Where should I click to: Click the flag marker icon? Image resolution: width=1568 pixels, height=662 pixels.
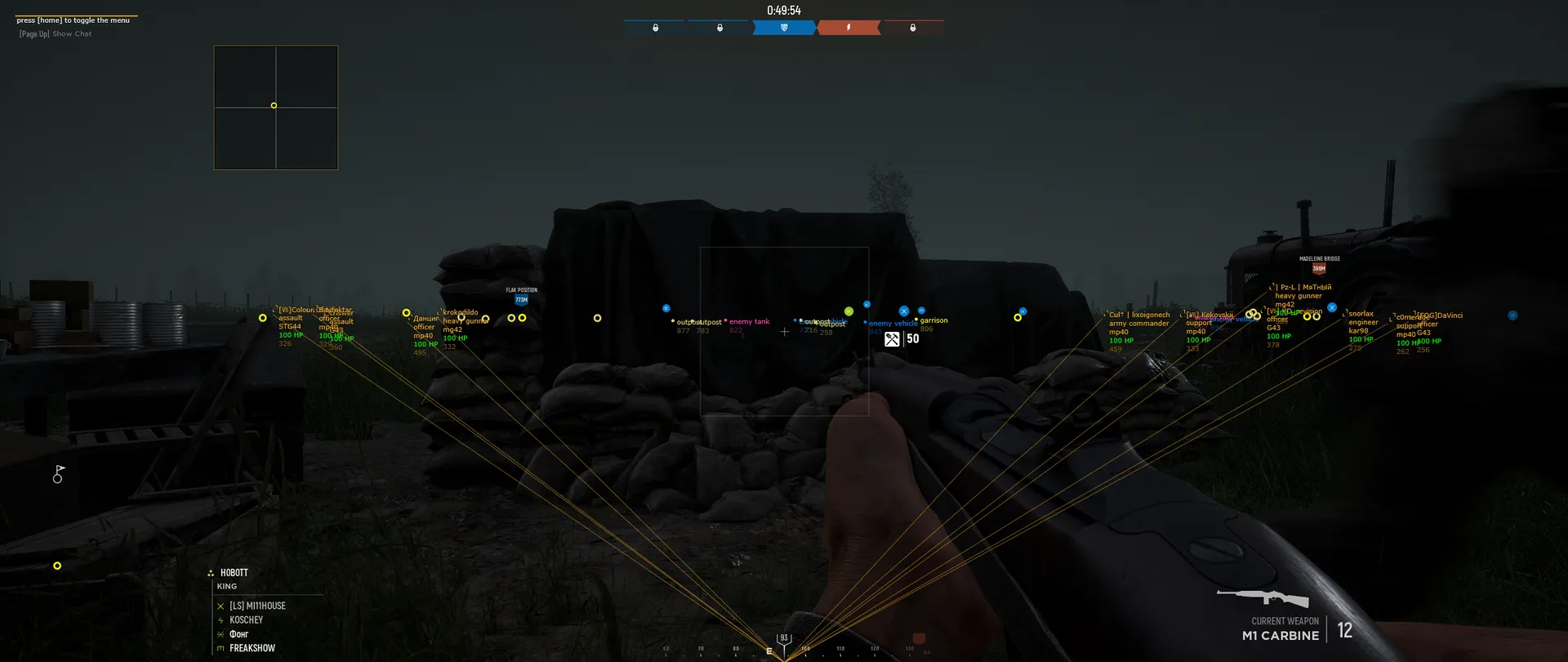pyautogui.click(x=59, y=474)
